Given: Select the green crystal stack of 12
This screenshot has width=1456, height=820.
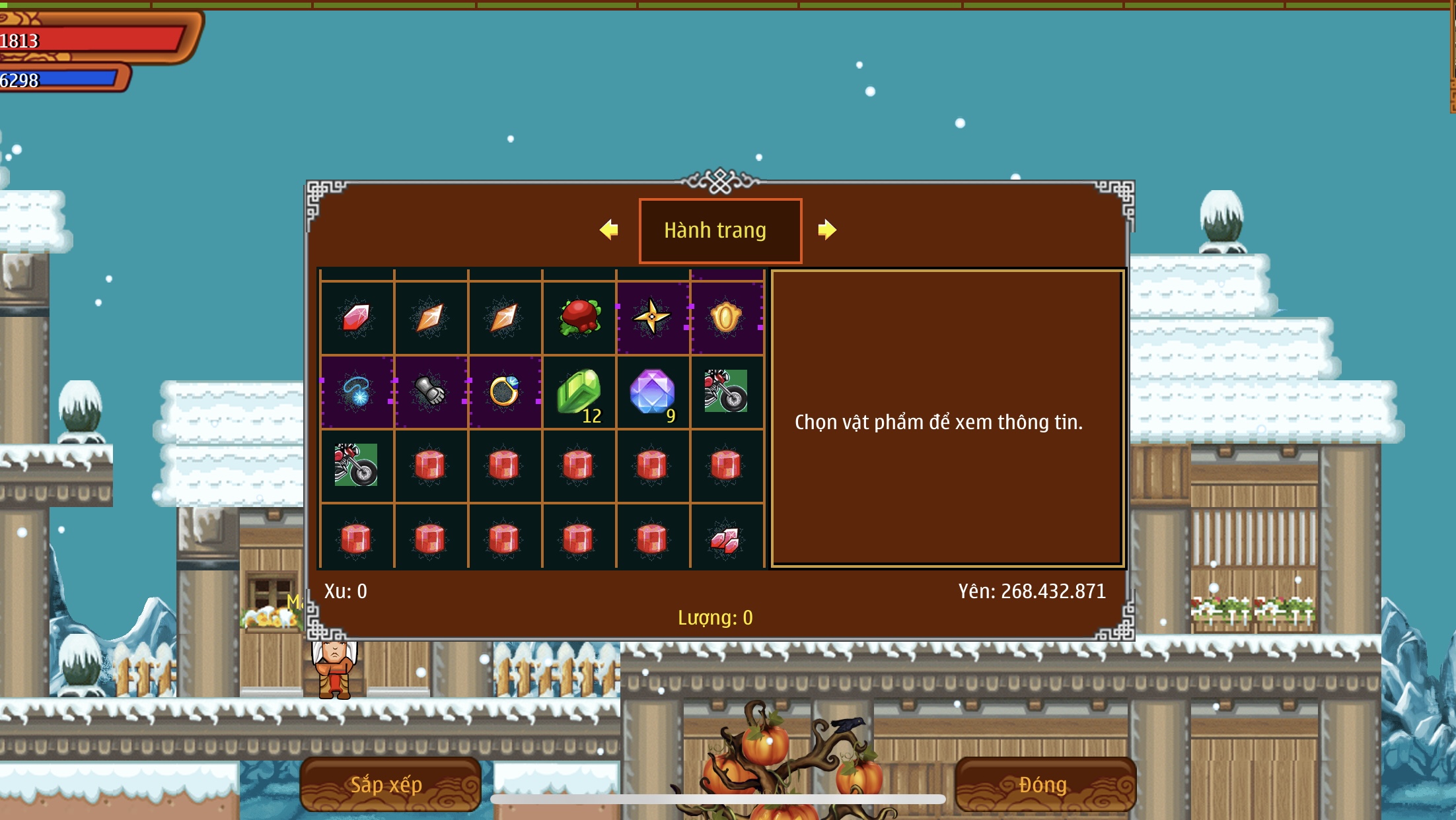Looking at the screenshot, I should pyautogui.click(x=579, y=392).
